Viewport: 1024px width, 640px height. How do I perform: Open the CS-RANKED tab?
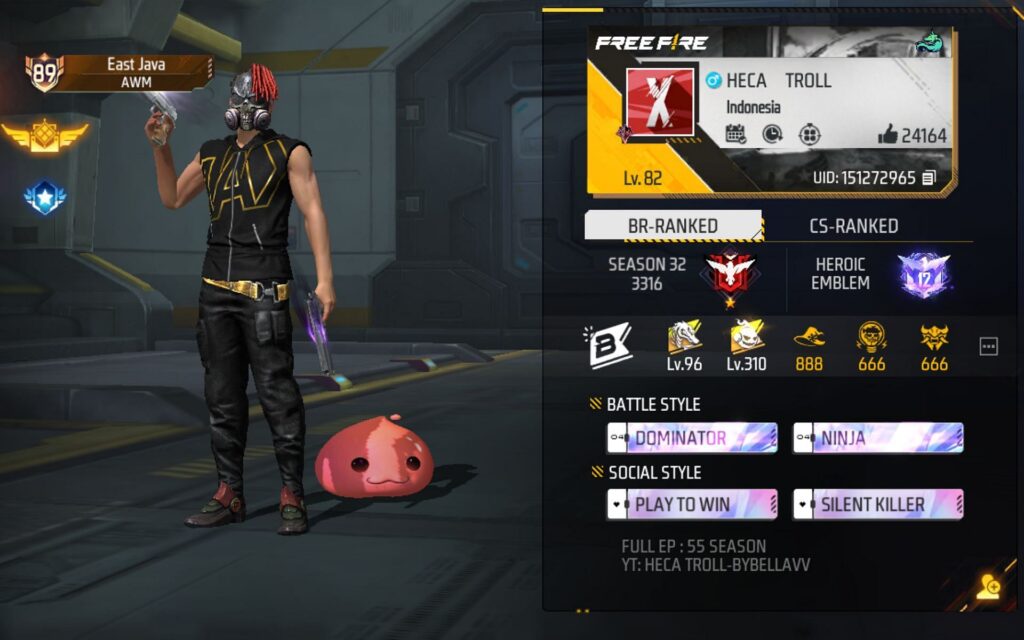click(x=853, y=226)
